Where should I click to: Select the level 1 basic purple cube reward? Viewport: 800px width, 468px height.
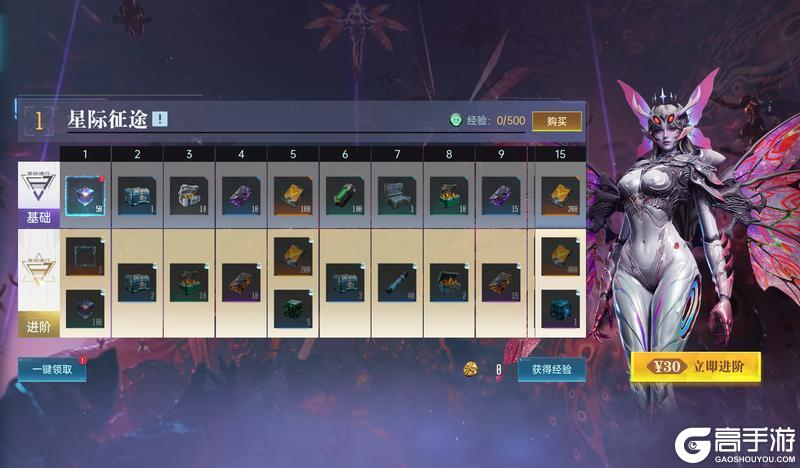(84, 194)
